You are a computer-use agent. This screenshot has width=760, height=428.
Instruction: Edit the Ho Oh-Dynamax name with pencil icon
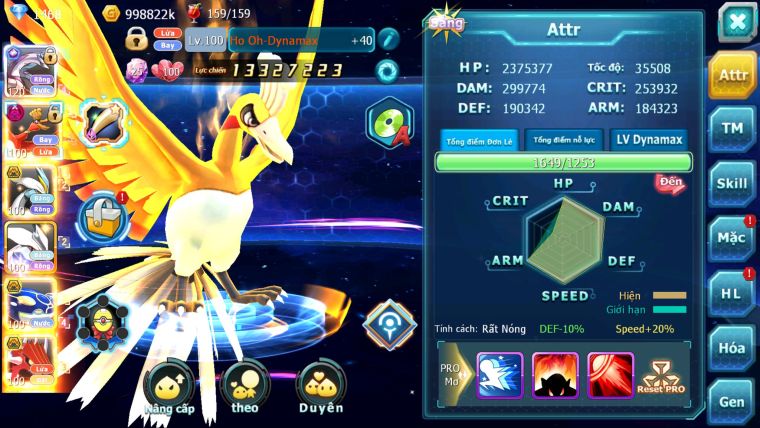(388, 40)
